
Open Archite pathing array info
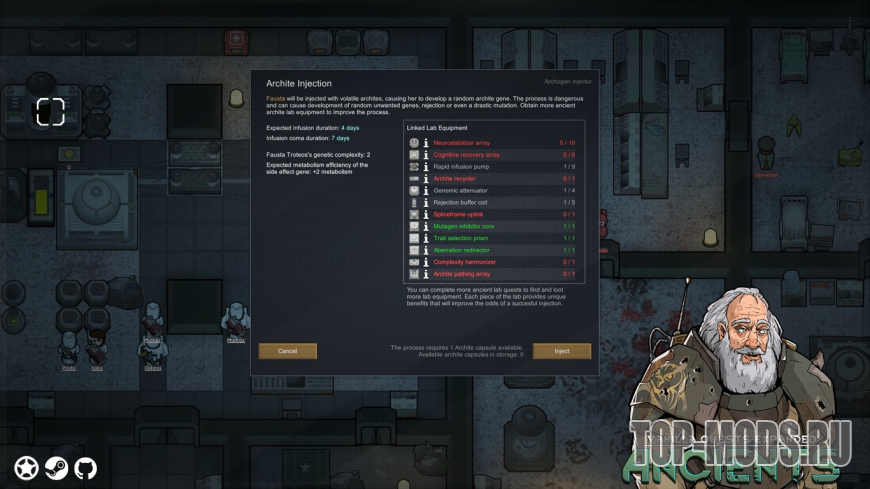426,274
